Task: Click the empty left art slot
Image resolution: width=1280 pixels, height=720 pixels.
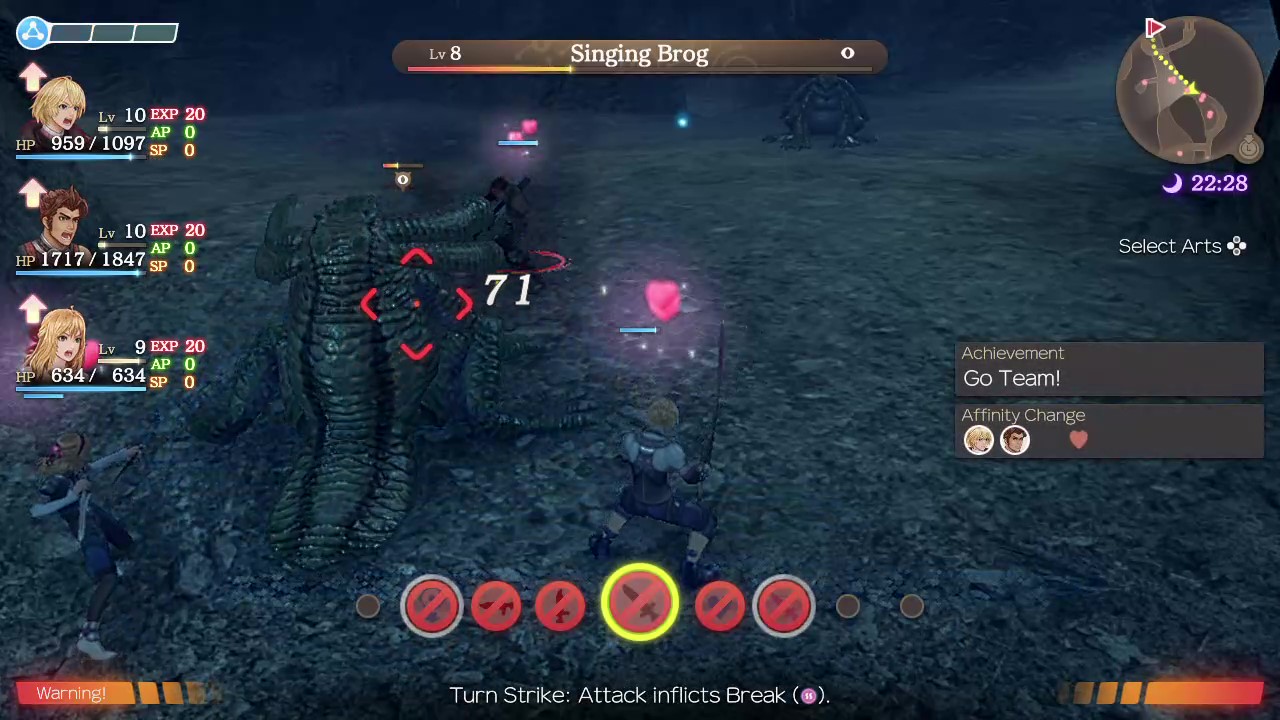Action: (x=367, y=606)
